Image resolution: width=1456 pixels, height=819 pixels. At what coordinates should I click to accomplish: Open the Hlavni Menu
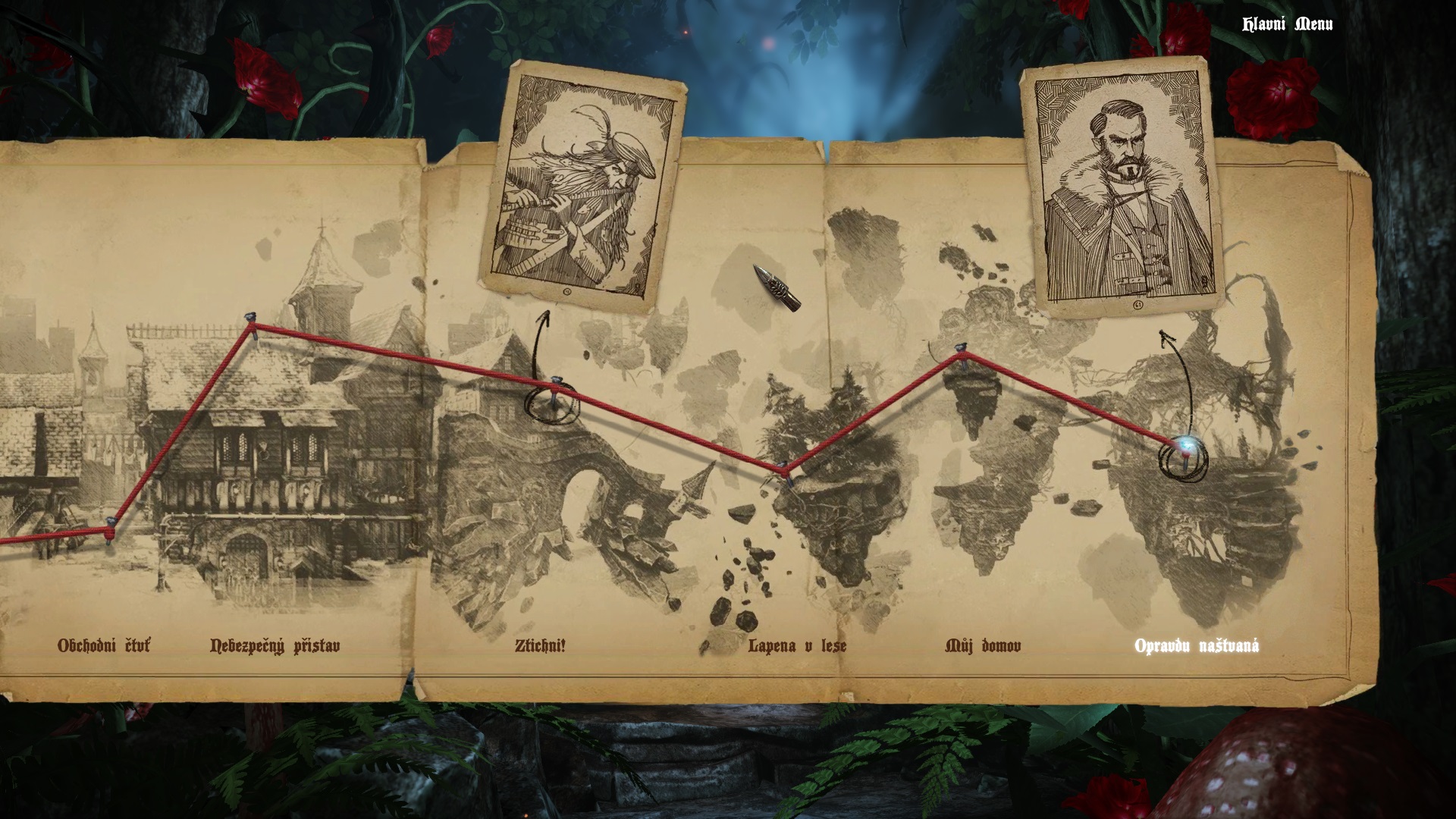(1287, 24)
